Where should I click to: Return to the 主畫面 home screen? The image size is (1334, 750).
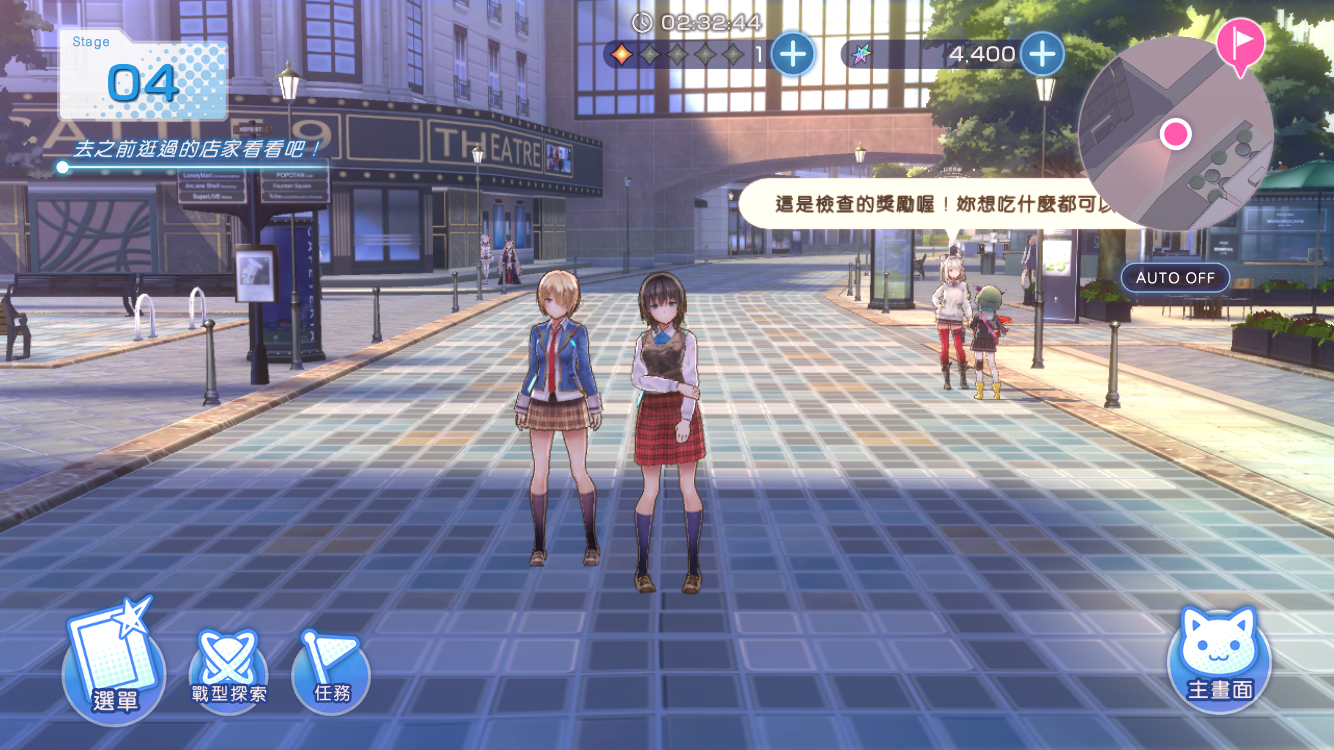(x=1219, y=660)
